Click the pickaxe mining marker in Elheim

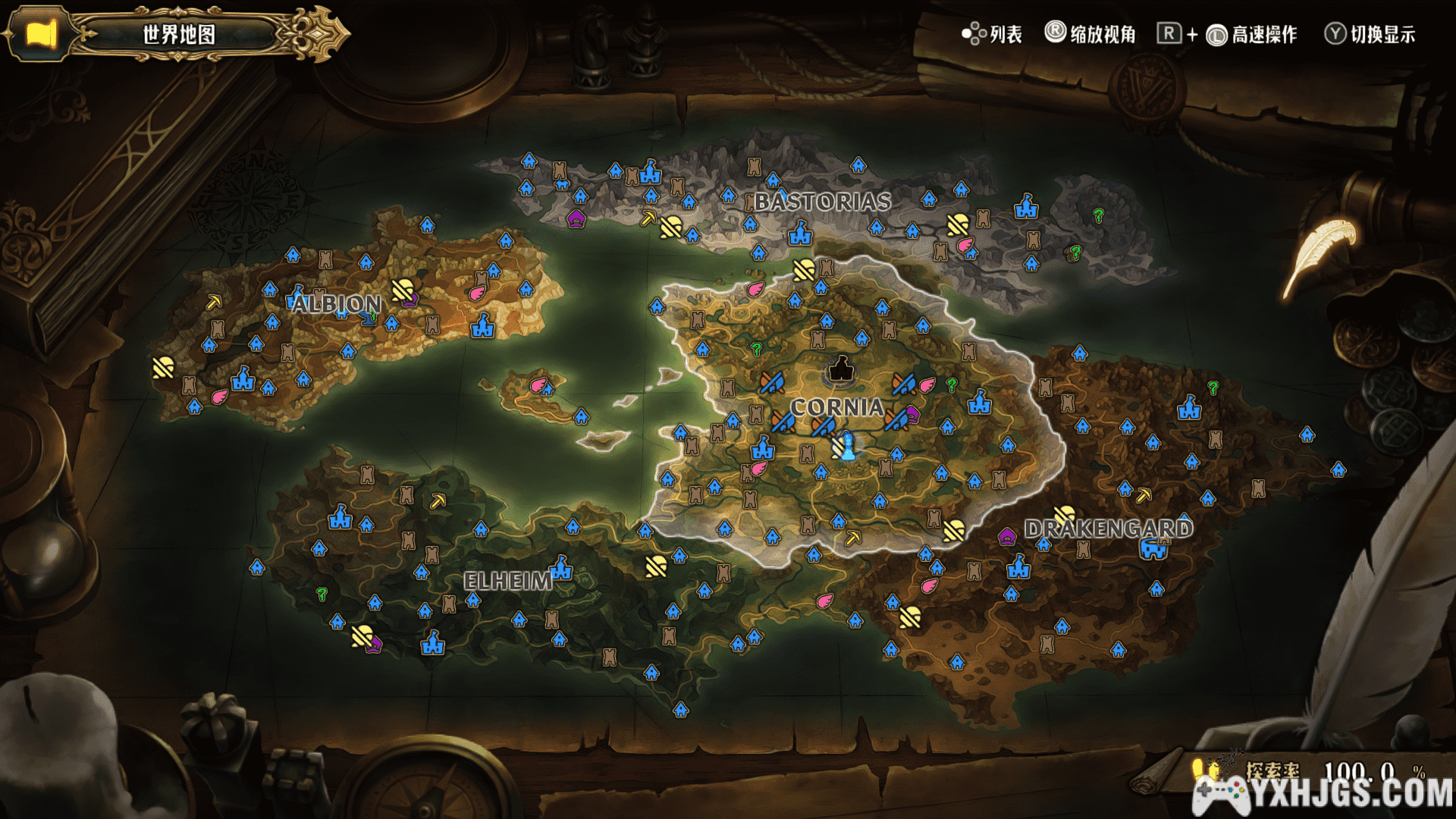click(438, 501)
